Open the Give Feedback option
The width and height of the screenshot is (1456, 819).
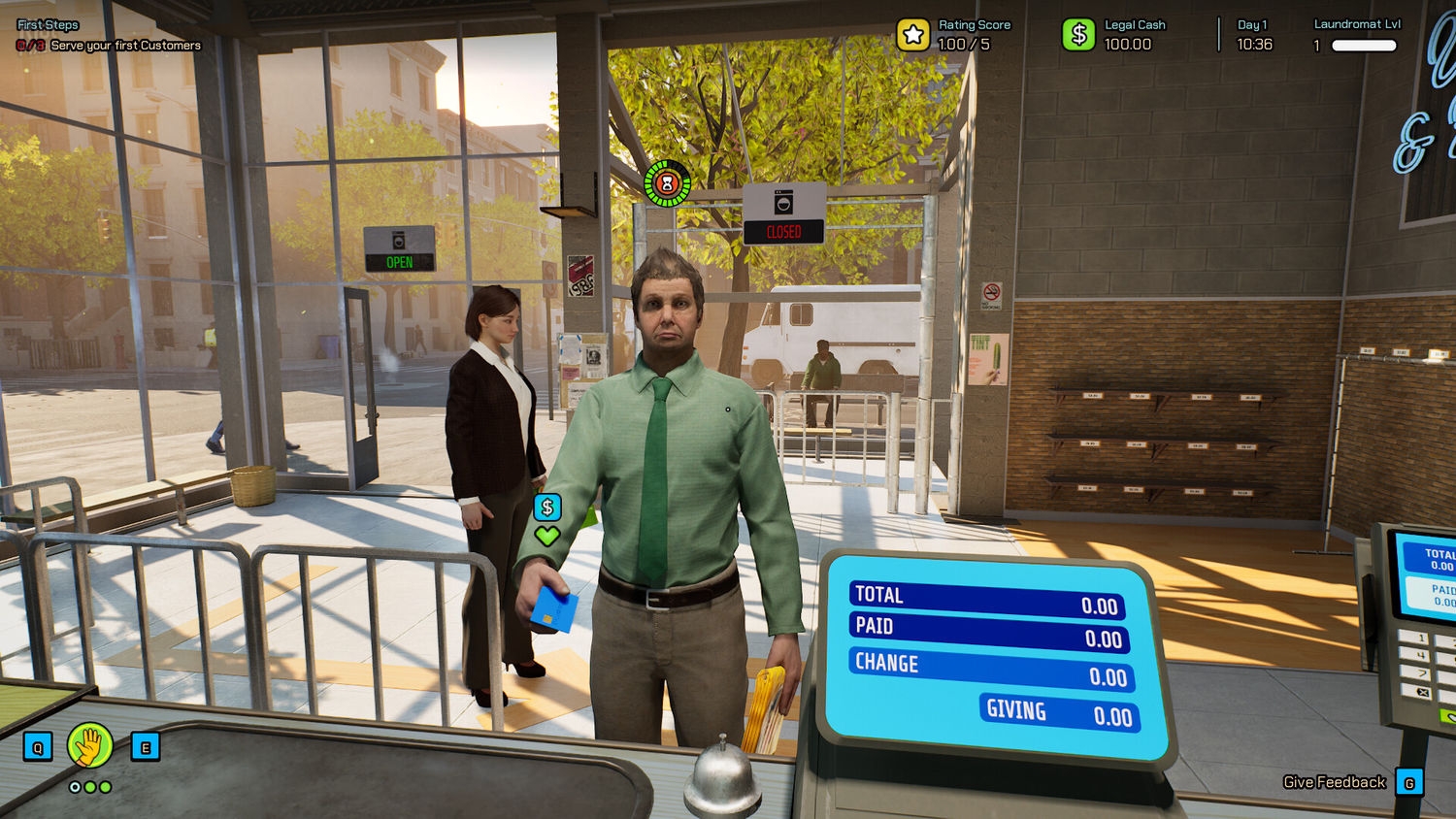[x=1335, y=782]
